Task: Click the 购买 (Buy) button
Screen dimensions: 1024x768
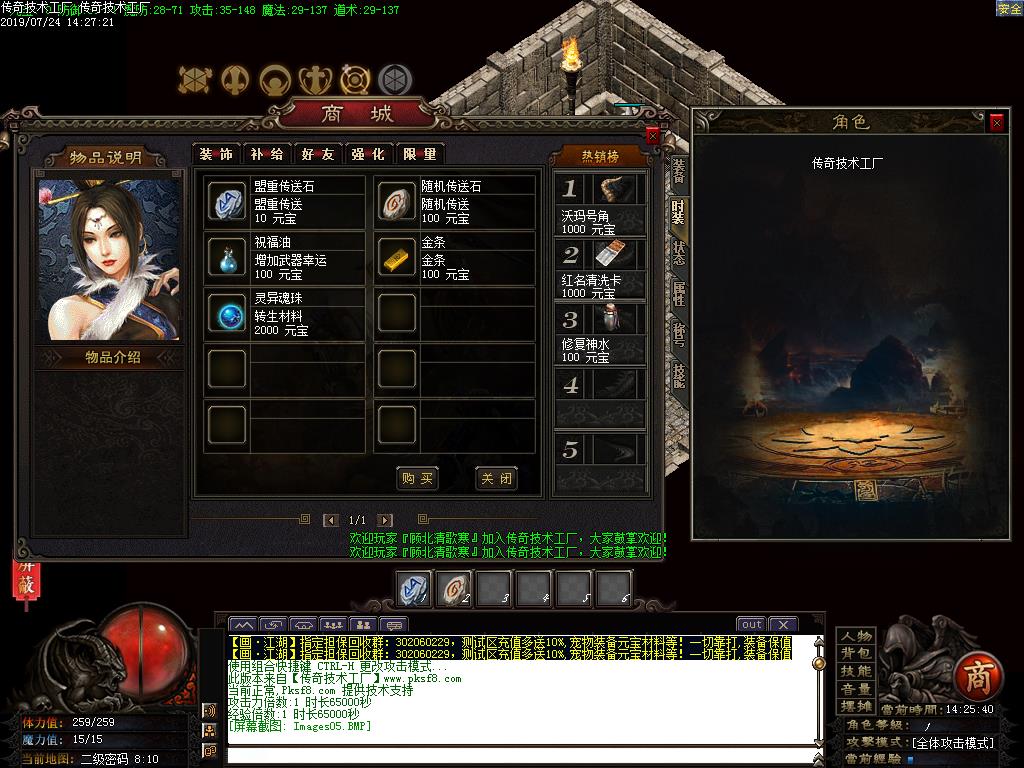Action: click(417, 479)
